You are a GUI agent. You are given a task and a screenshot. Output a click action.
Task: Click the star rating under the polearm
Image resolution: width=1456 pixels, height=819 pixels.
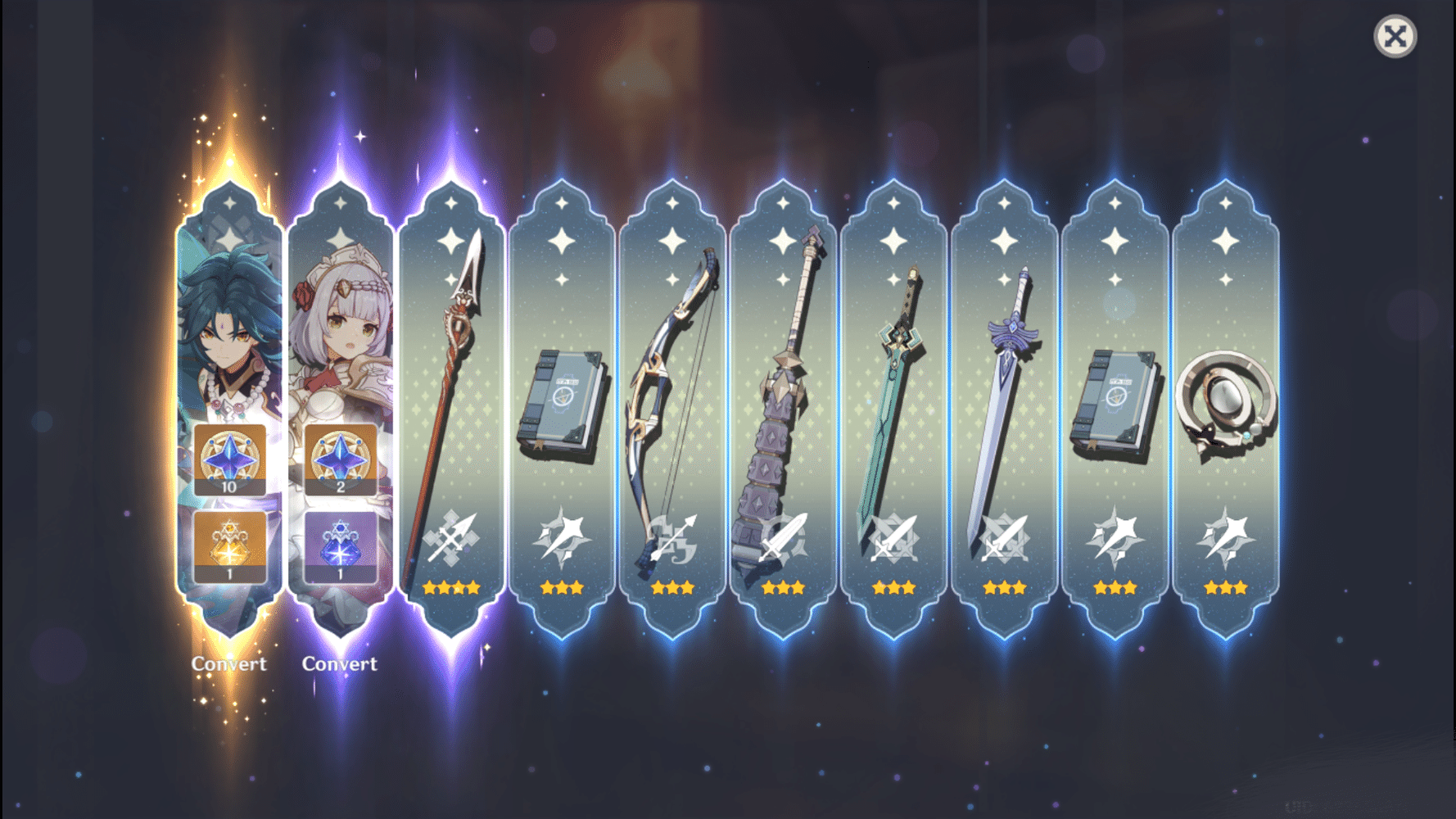[451, 586]
